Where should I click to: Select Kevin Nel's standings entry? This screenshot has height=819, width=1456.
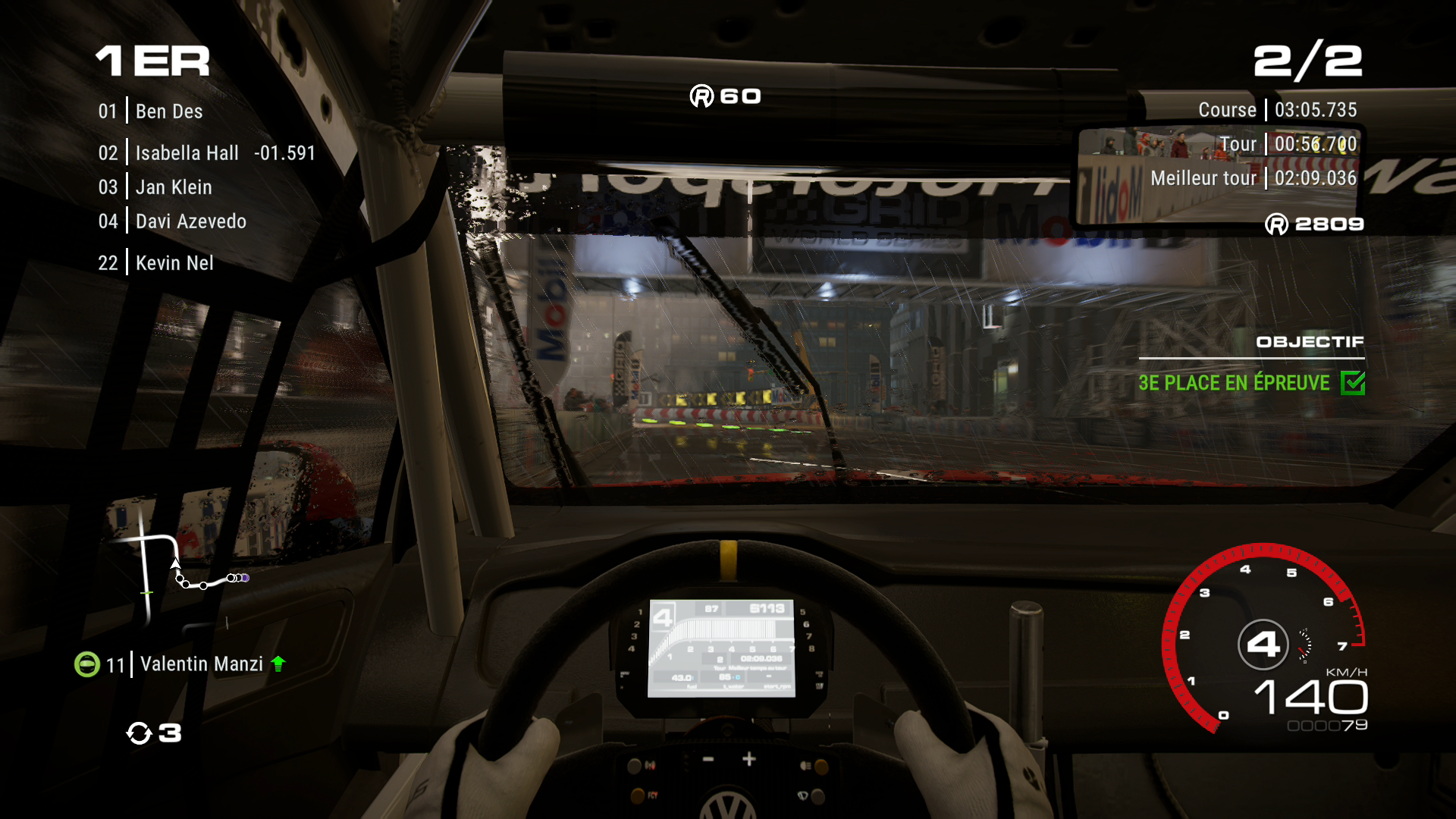click(174, 263)
